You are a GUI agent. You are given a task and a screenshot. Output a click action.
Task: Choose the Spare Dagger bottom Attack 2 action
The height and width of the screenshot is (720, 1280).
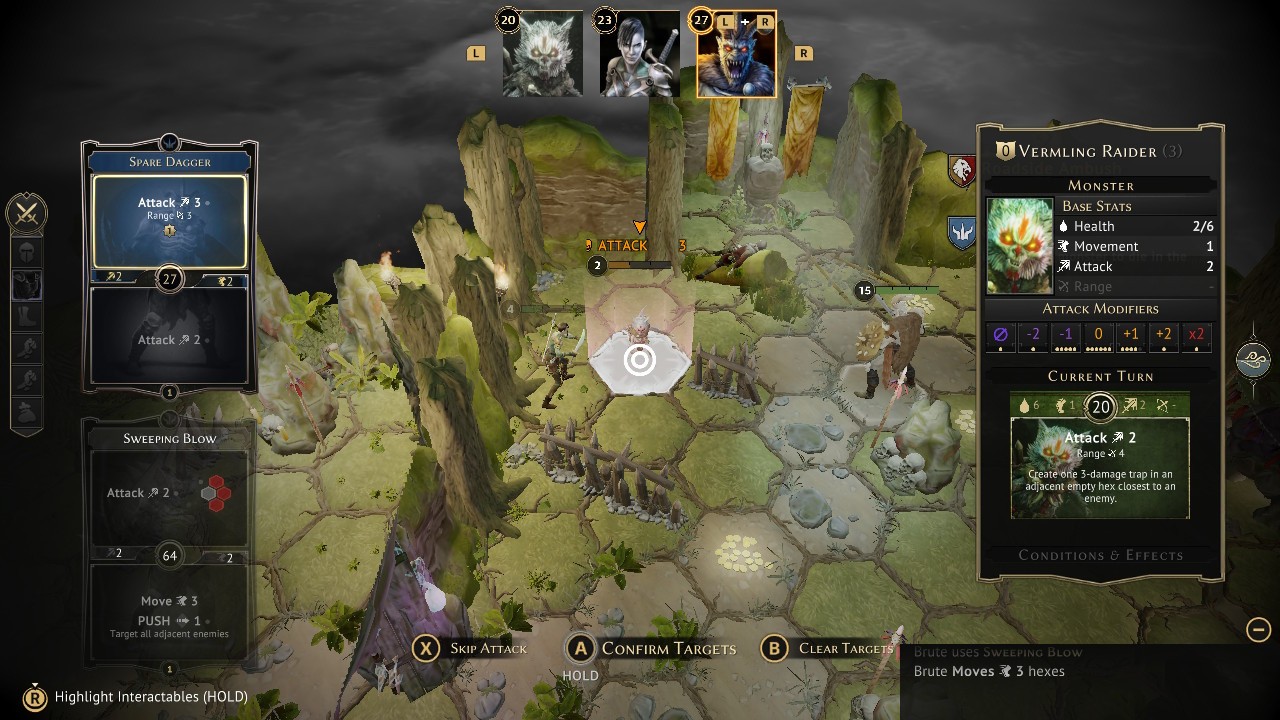(169, 338)
